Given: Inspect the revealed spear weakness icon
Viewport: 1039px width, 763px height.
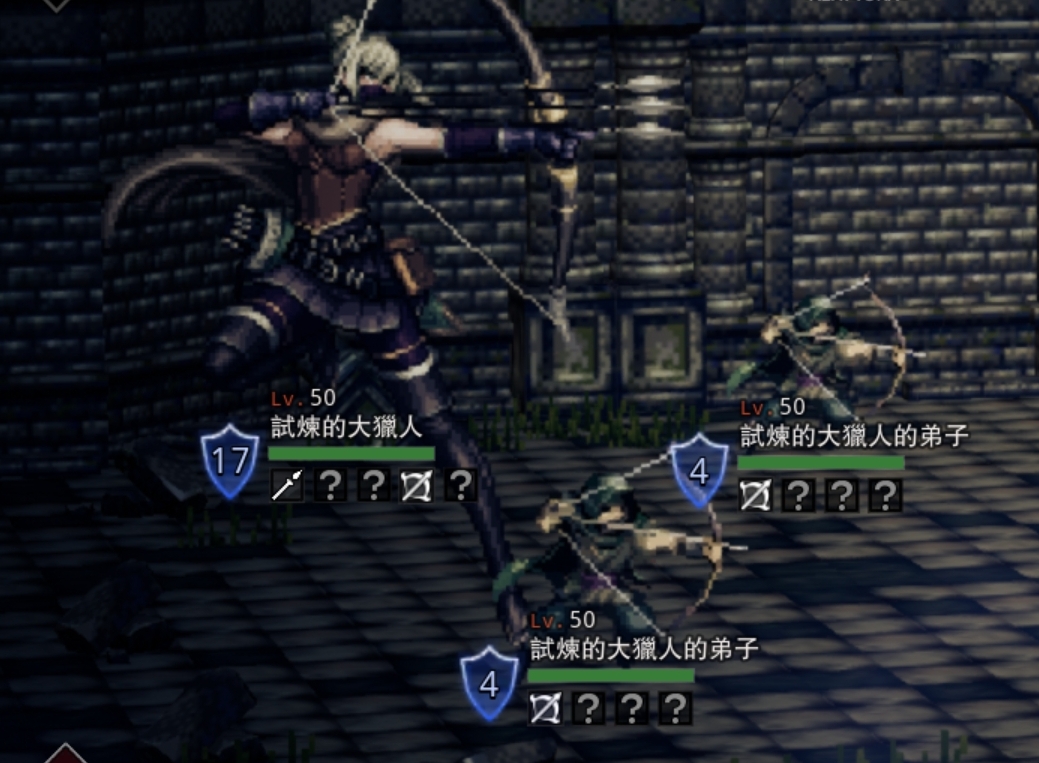Looking at the screenshot, I should 287,486.
